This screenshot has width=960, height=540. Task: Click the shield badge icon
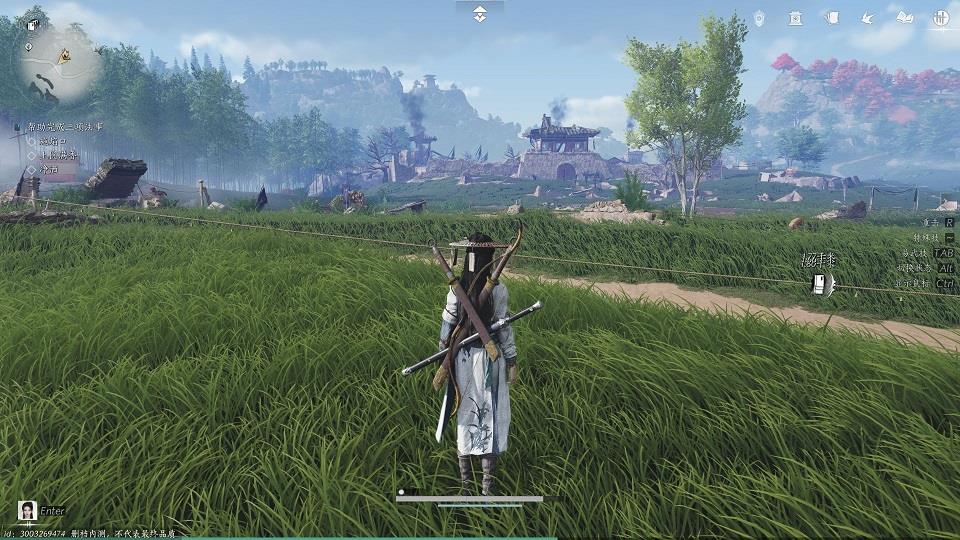pos(759,17)
